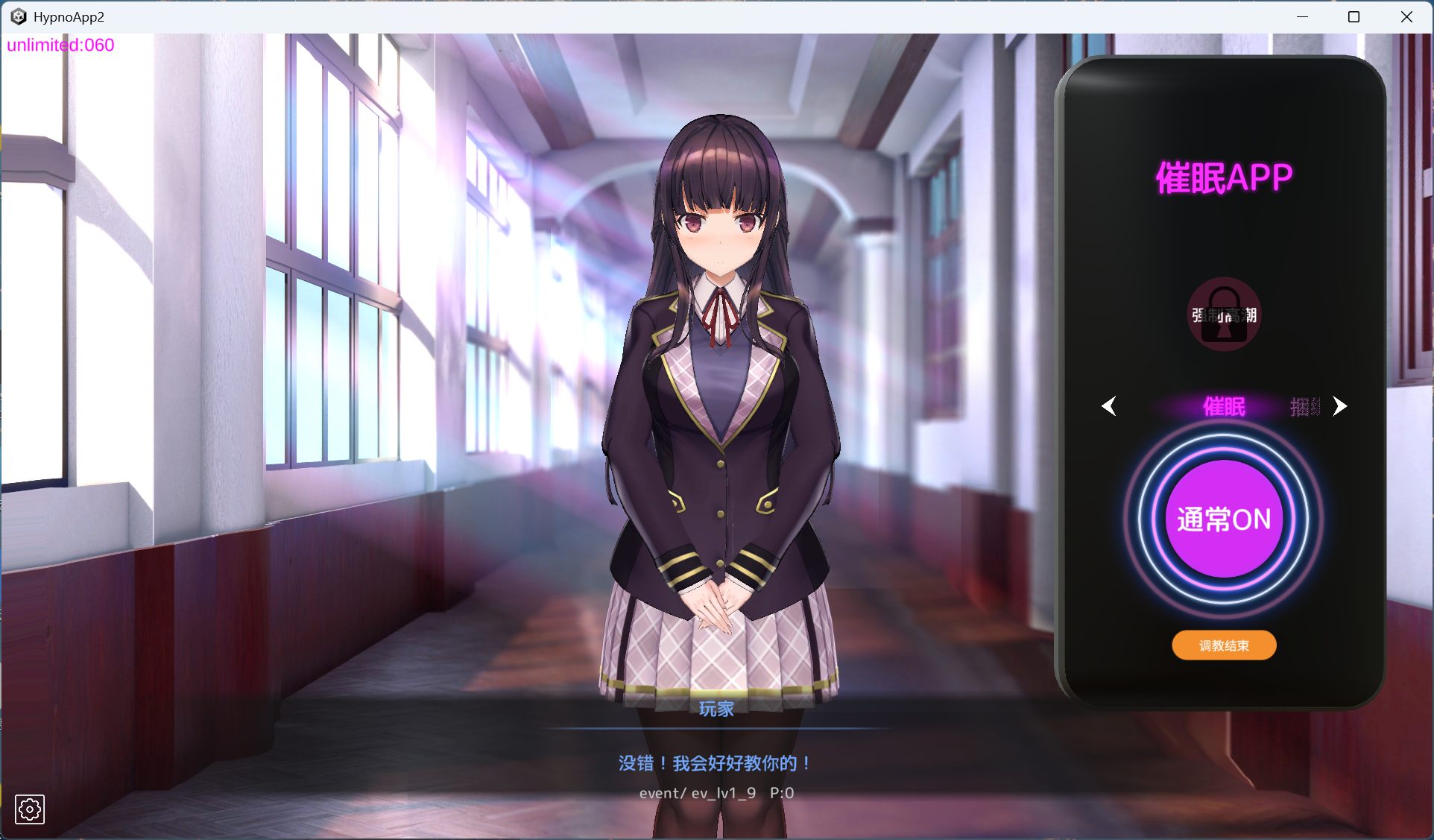The height and width of the screenshot is (840, 1434).
Task: Select the highlighted 催眠 mode tab
Action: tap(1223, 408)
